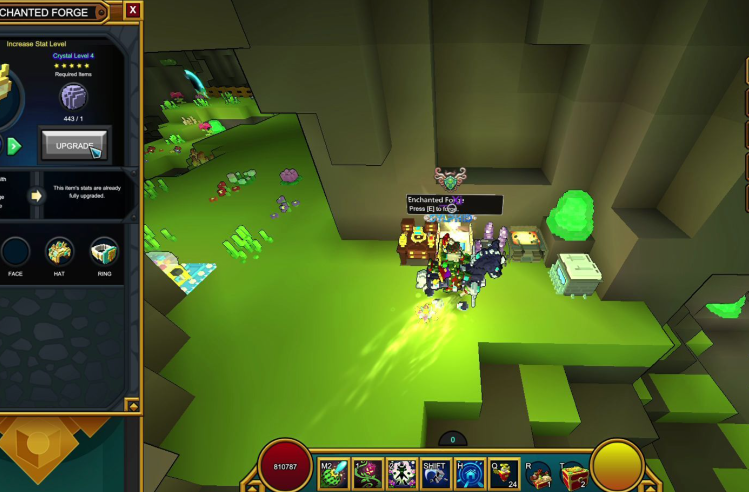Select the Ring equipment slot
The height and width of the screenshot is (492, 749).
[x=104, y=252]
